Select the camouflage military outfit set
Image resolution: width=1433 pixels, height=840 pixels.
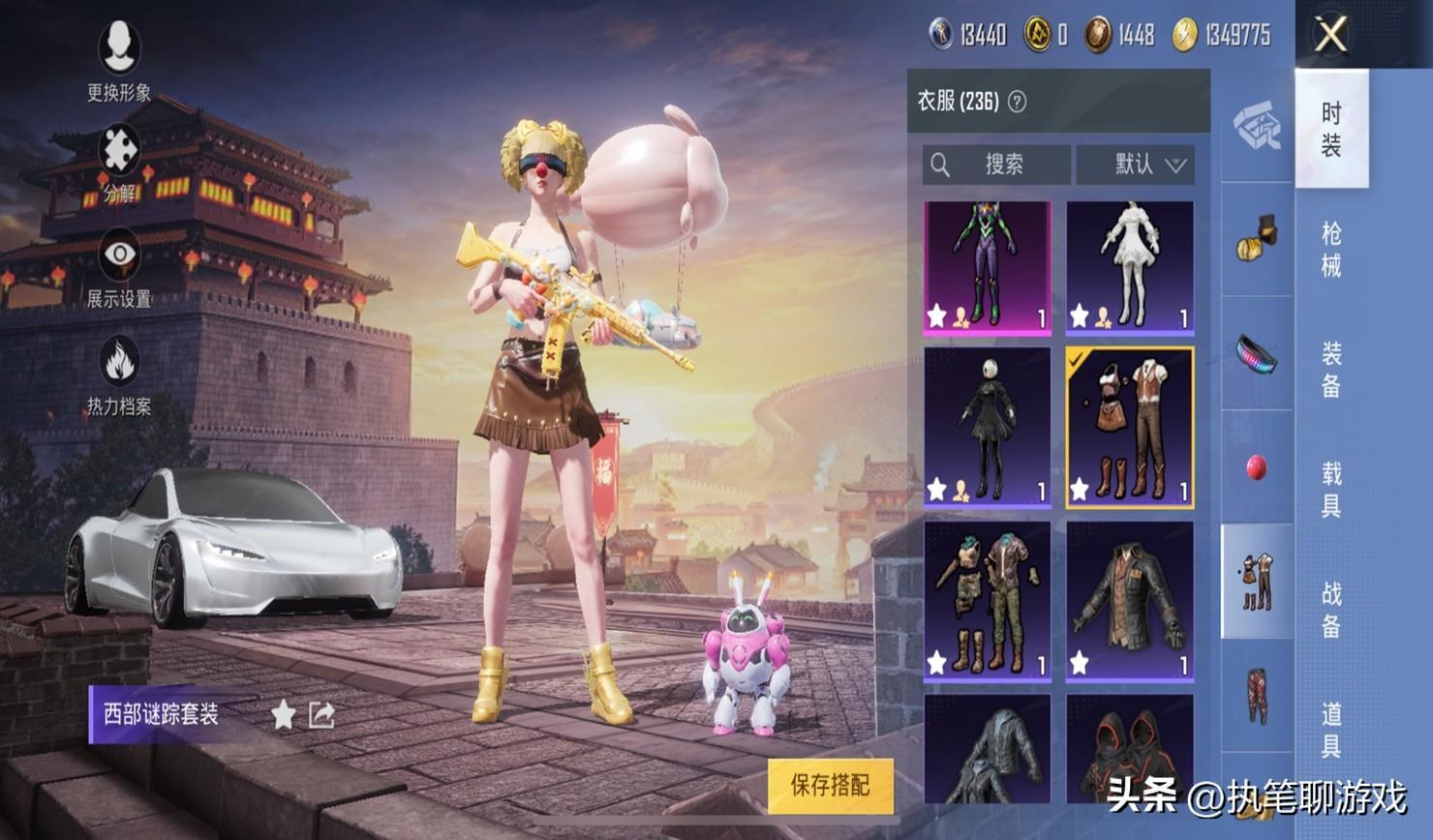click(x=987, y=599)
